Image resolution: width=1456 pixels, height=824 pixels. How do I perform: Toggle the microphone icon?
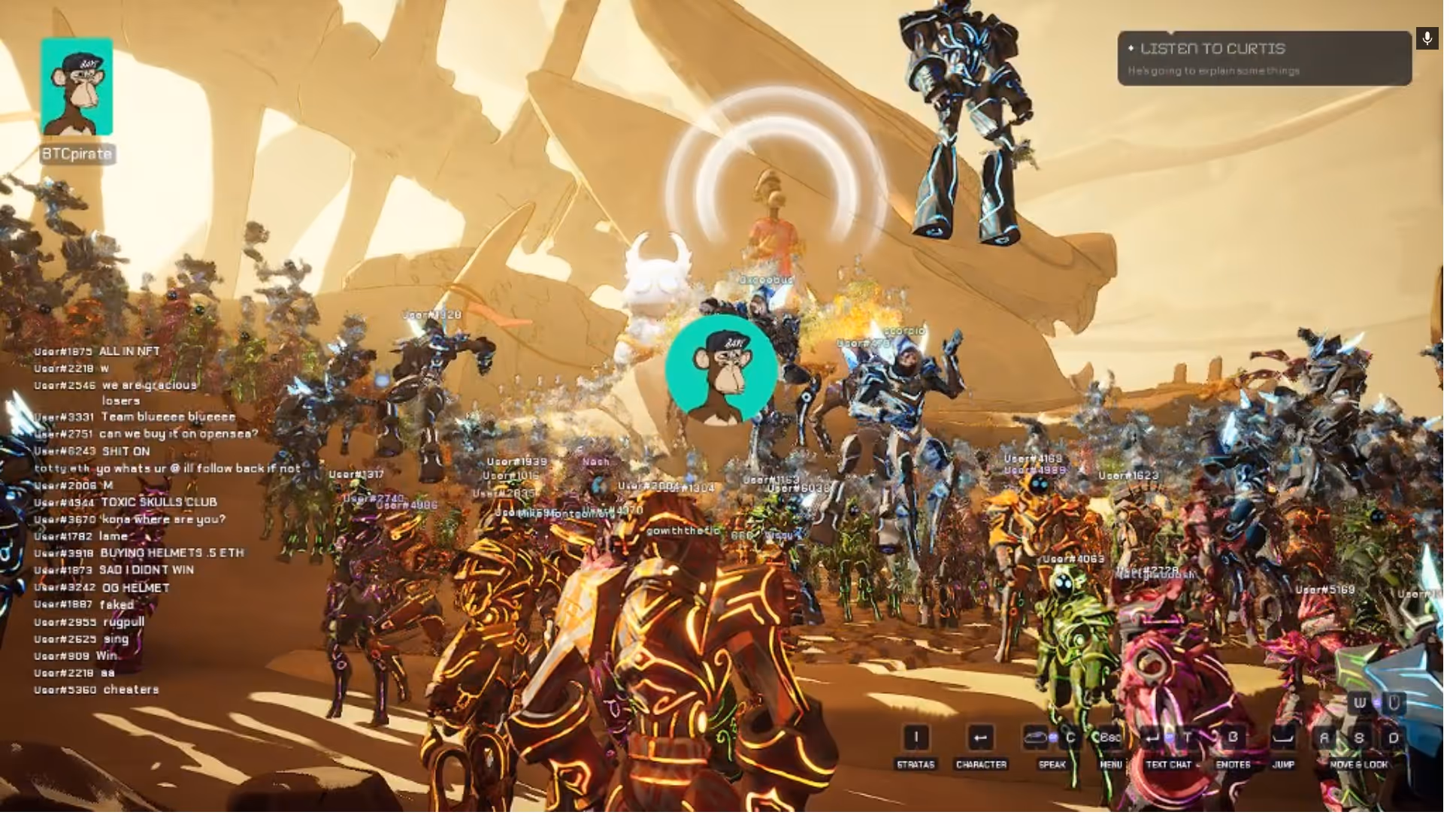[1427, 38]
